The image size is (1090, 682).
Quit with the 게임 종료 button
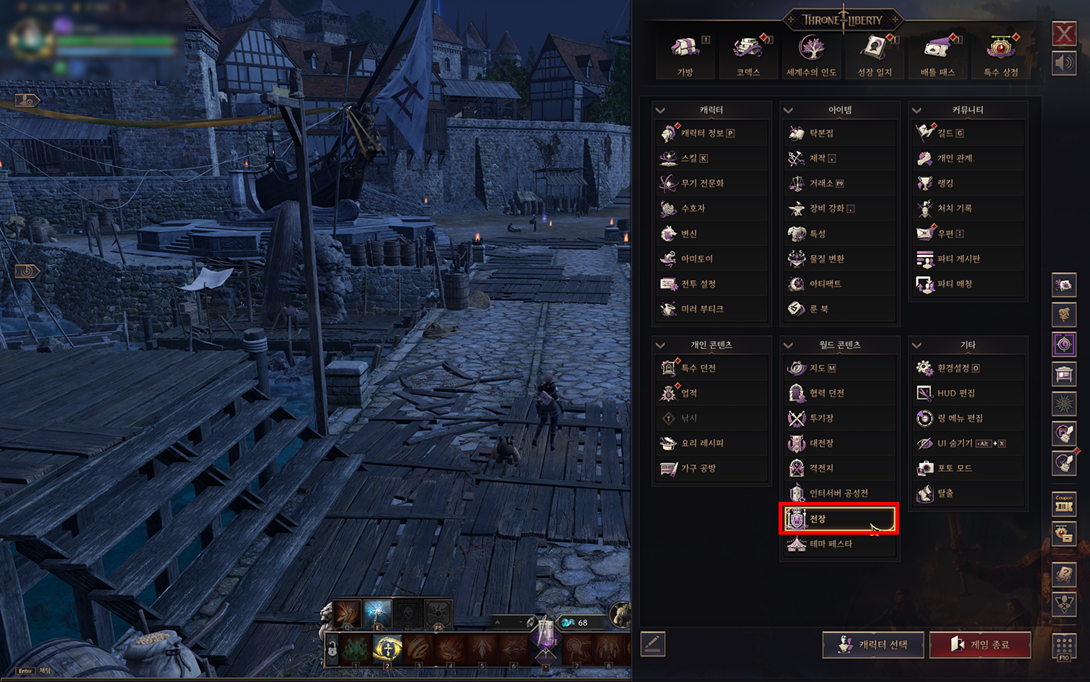pos(980,644)
